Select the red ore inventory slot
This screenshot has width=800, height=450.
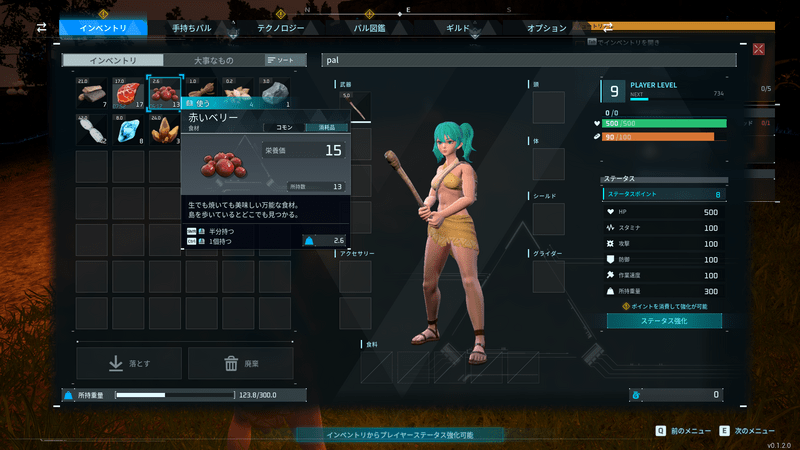tap(127, 93)
